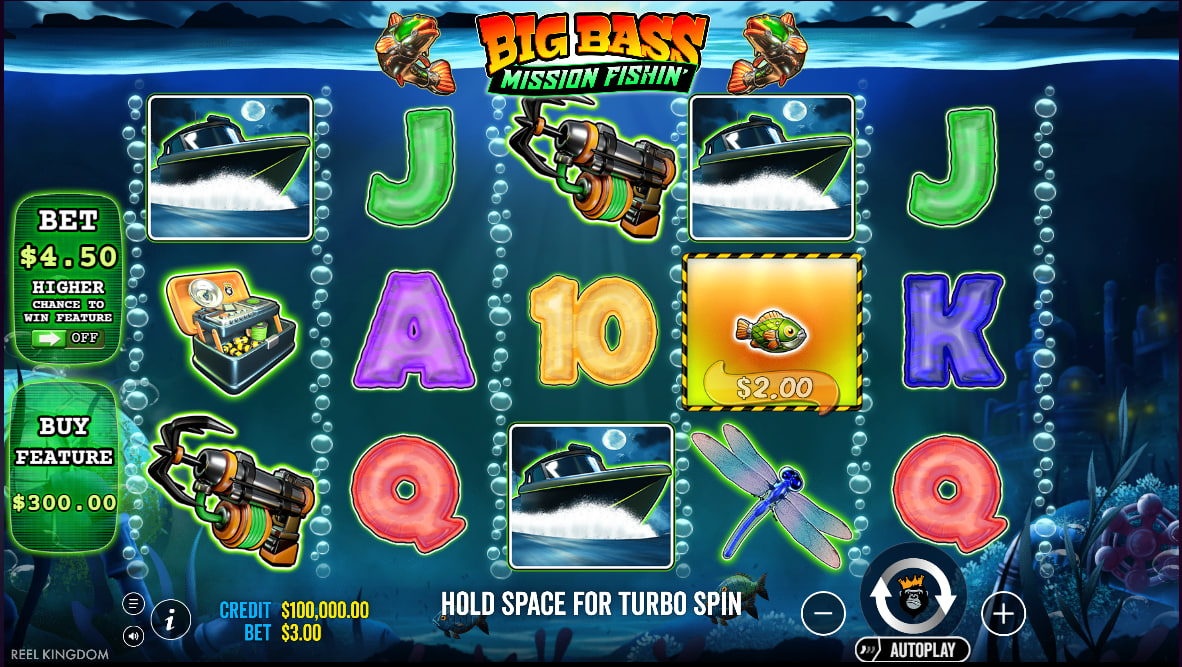Increase the bet with the plus button
1182x667 pixels.
(x=1003, y=613)
